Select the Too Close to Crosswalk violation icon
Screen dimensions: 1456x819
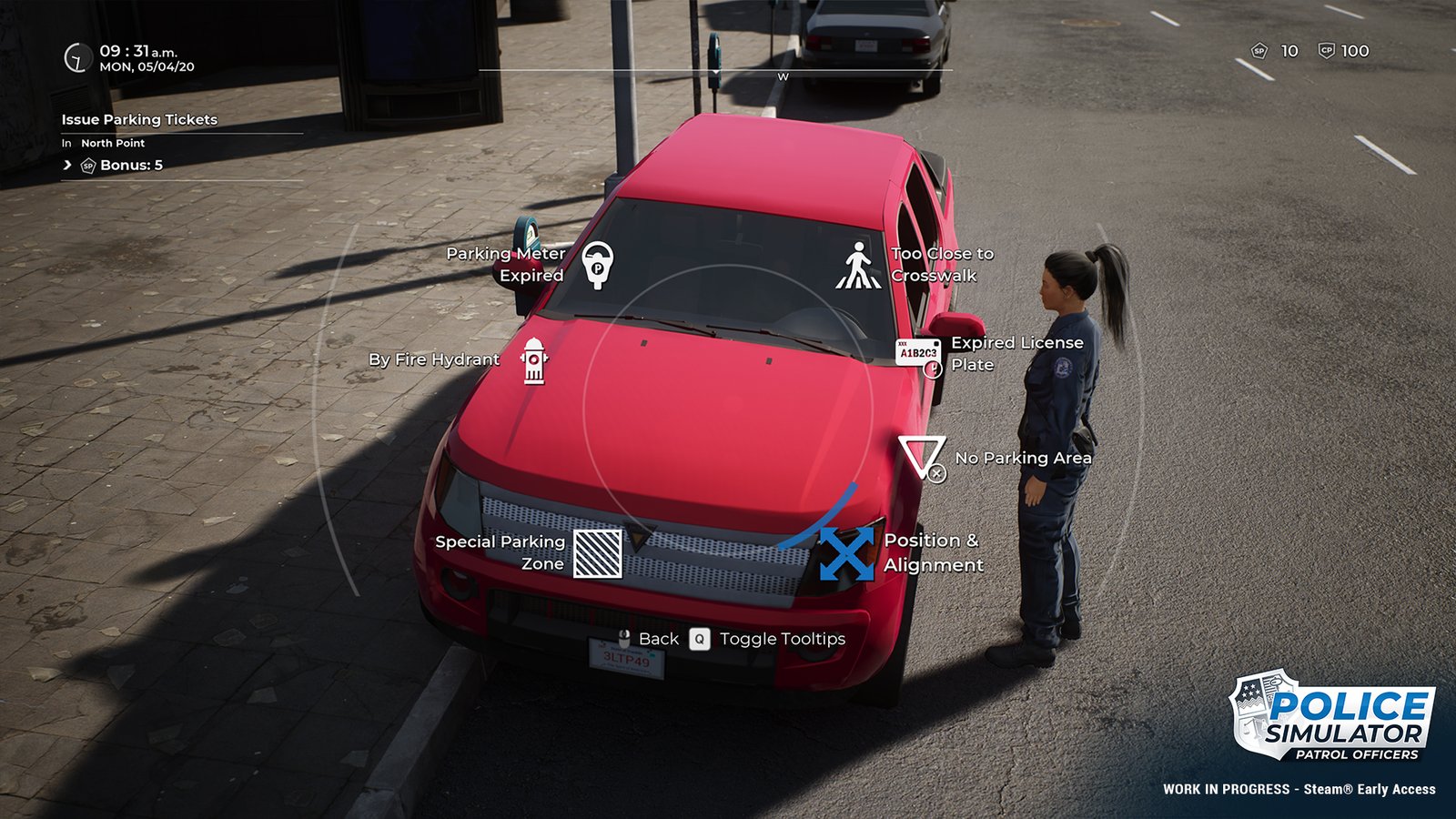[858, 265]
